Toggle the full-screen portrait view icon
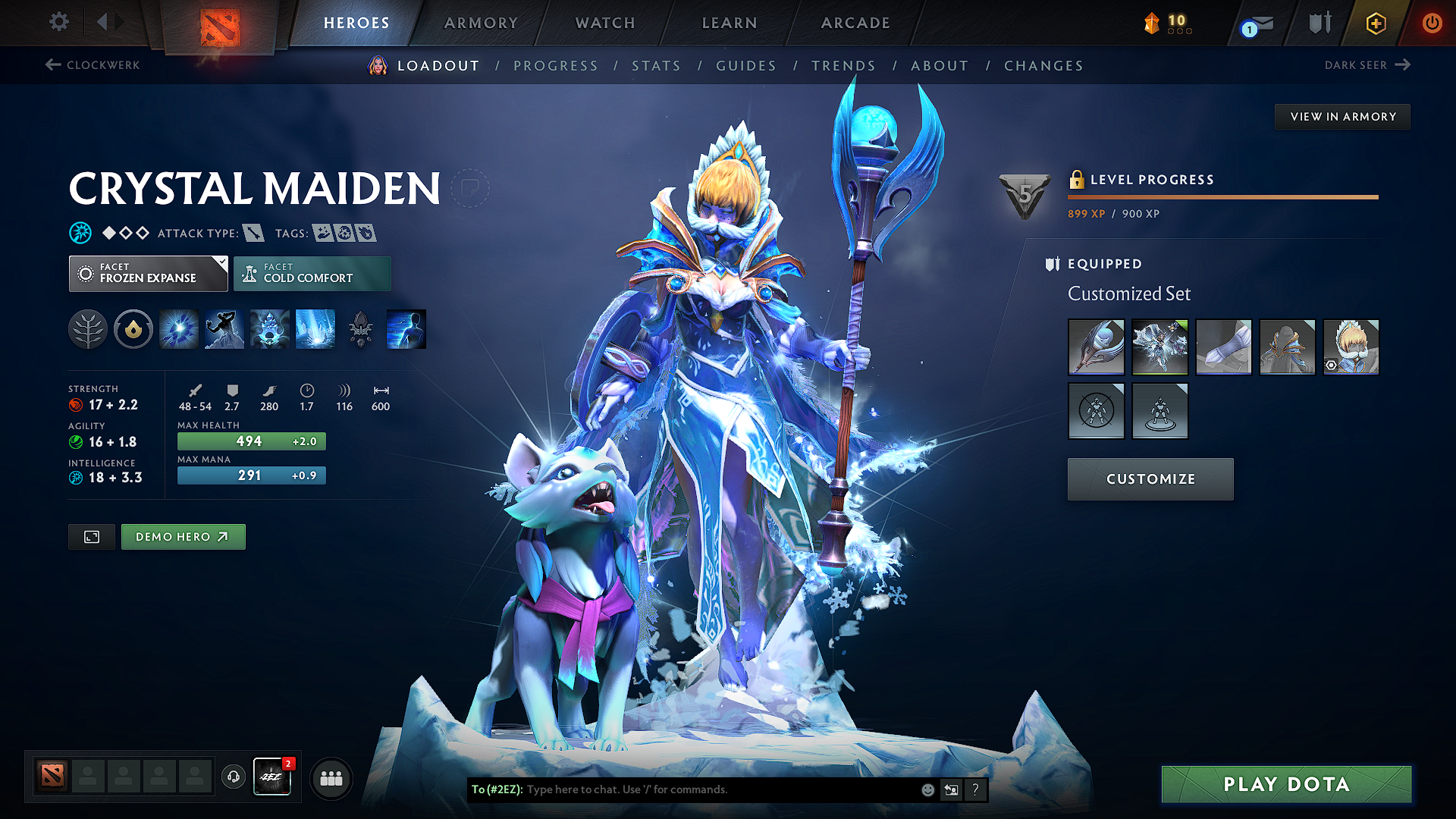Screen dimensions: 1456x819 [x=91, y=536]
